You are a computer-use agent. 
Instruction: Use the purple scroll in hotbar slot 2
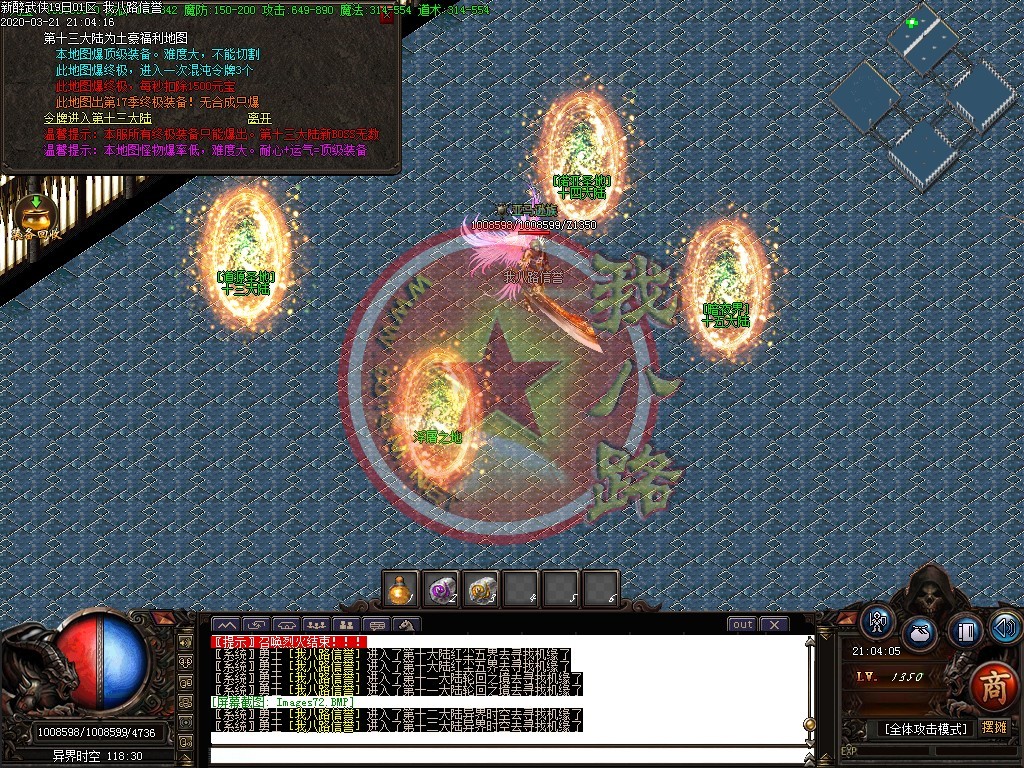pyautogui.click(x=441, y=589)
